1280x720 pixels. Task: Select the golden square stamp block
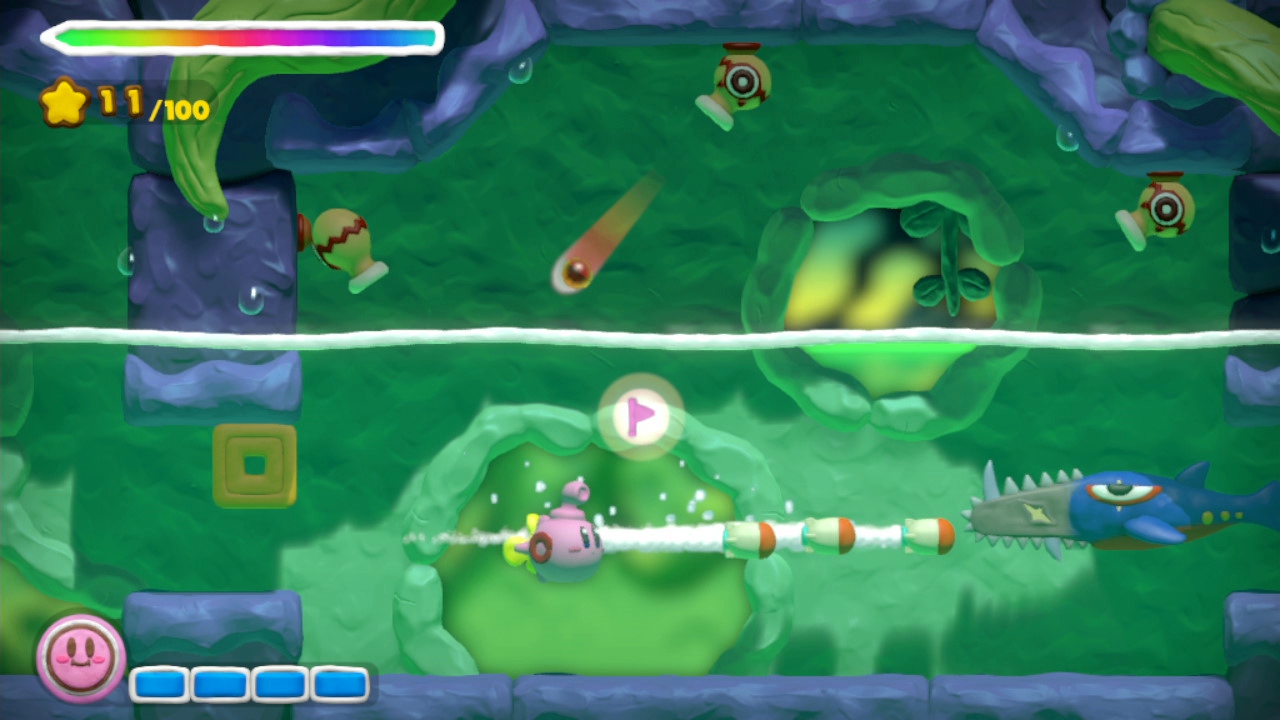point(254,463)
